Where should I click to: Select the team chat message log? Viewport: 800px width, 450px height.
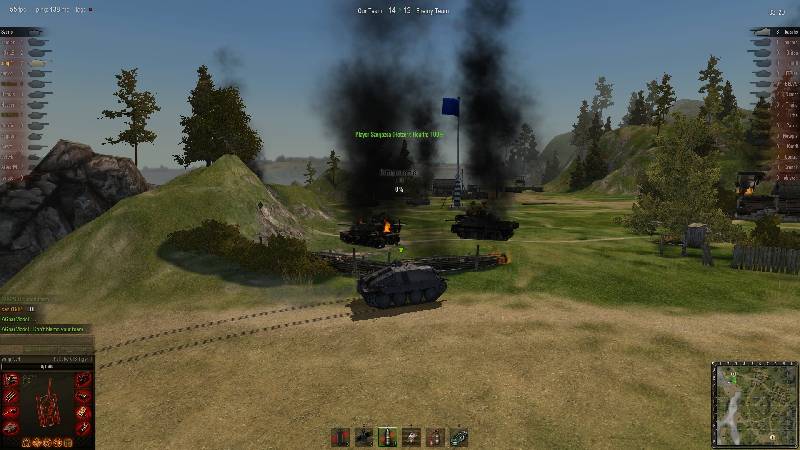45,318
